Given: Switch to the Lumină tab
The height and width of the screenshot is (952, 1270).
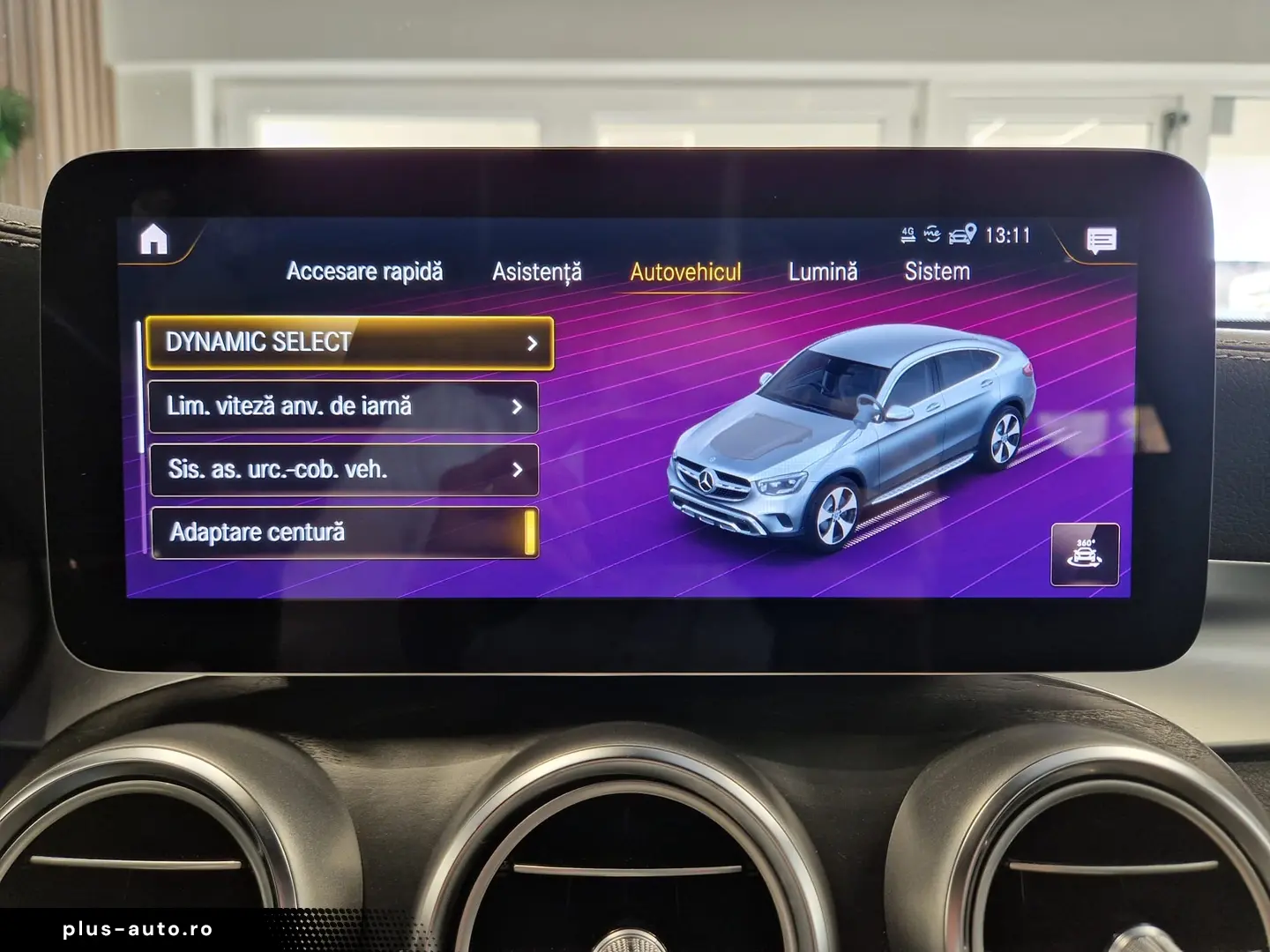Looking at the screenshot, I should click(x=822, y=271).
